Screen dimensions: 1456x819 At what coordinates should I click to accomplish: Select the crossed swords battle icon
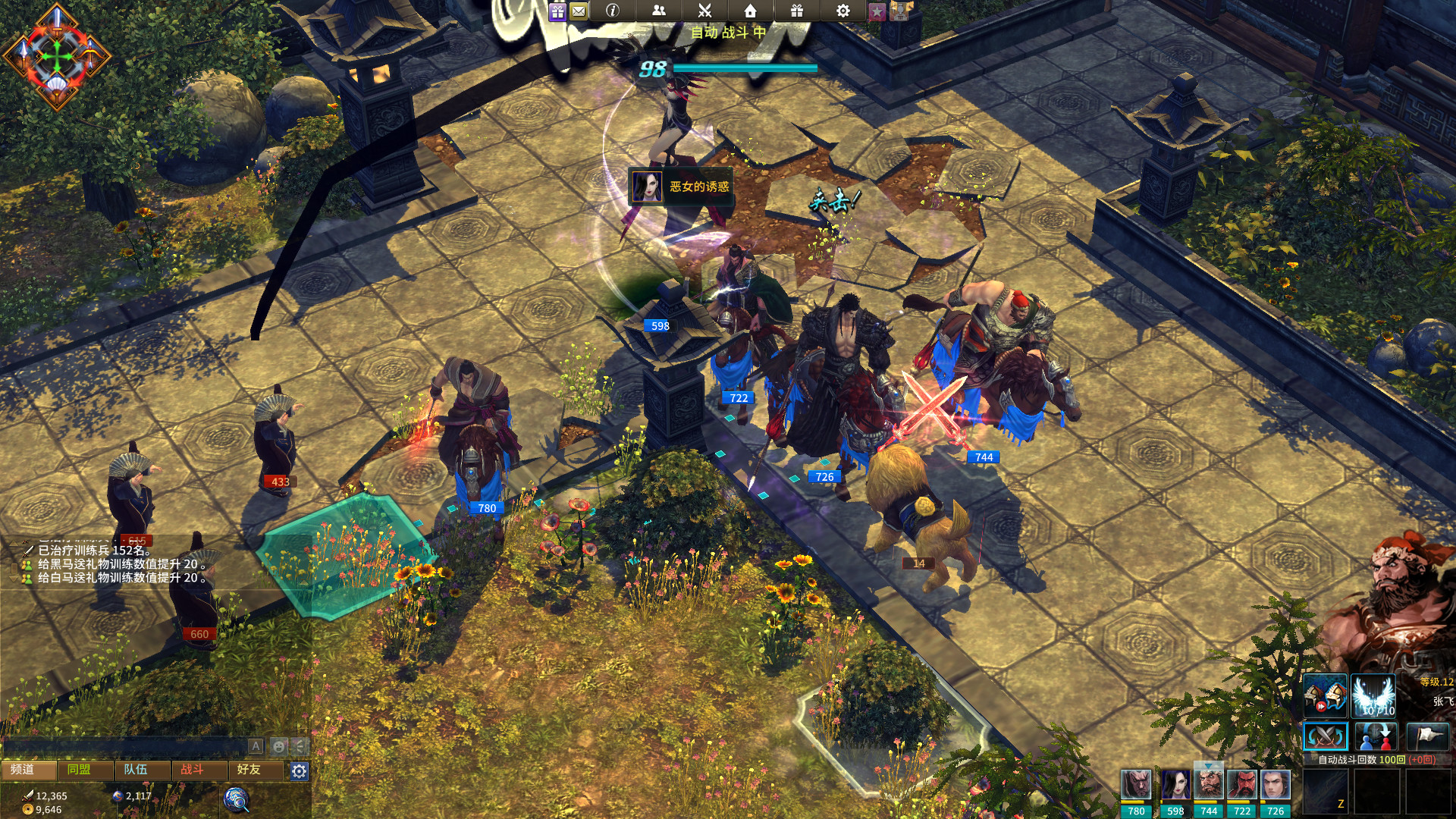[705, 11]
